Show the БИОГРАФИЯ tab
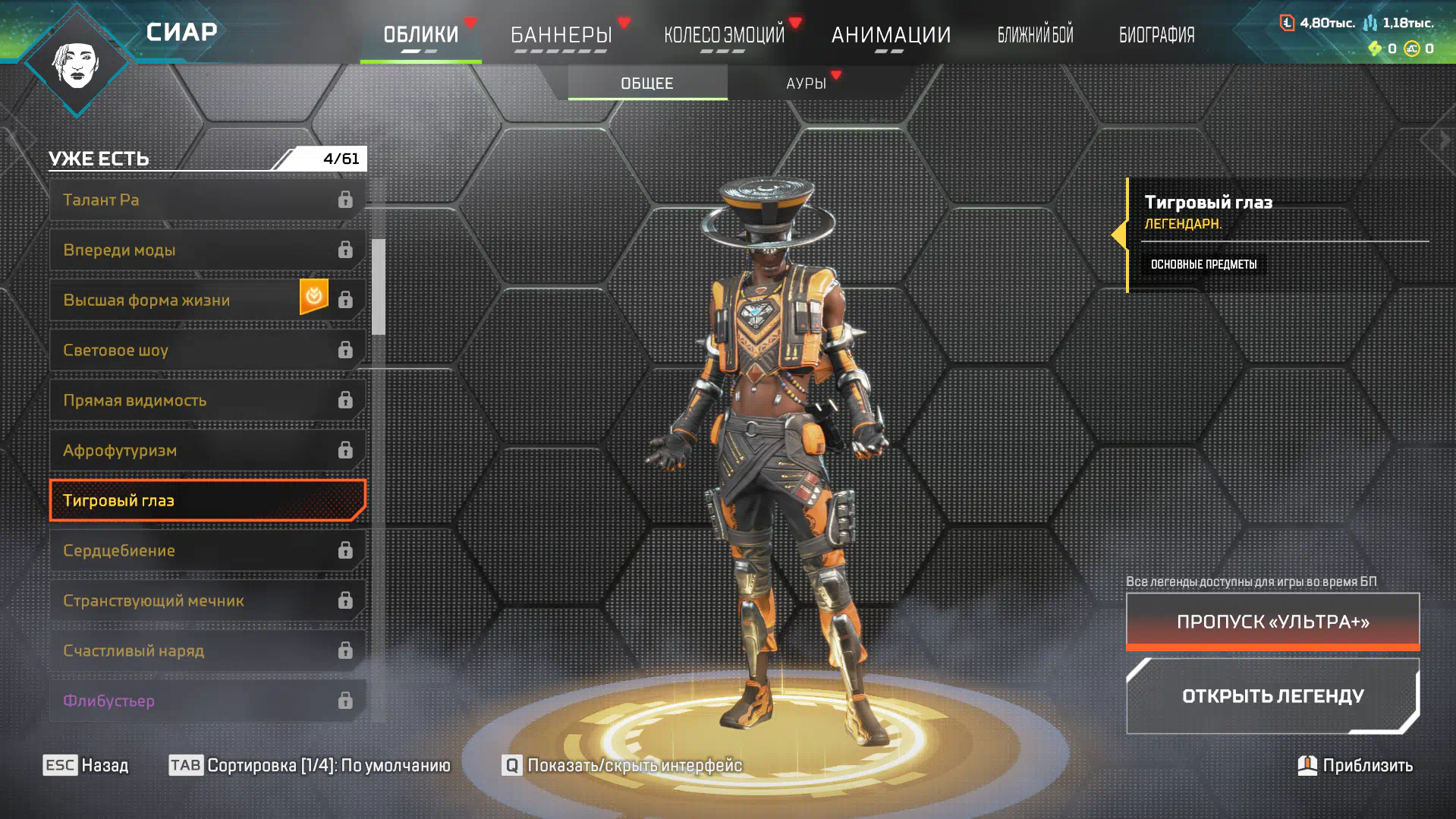The height and width of the screenshot is (819, 1456). click(x=1156, y=35)
